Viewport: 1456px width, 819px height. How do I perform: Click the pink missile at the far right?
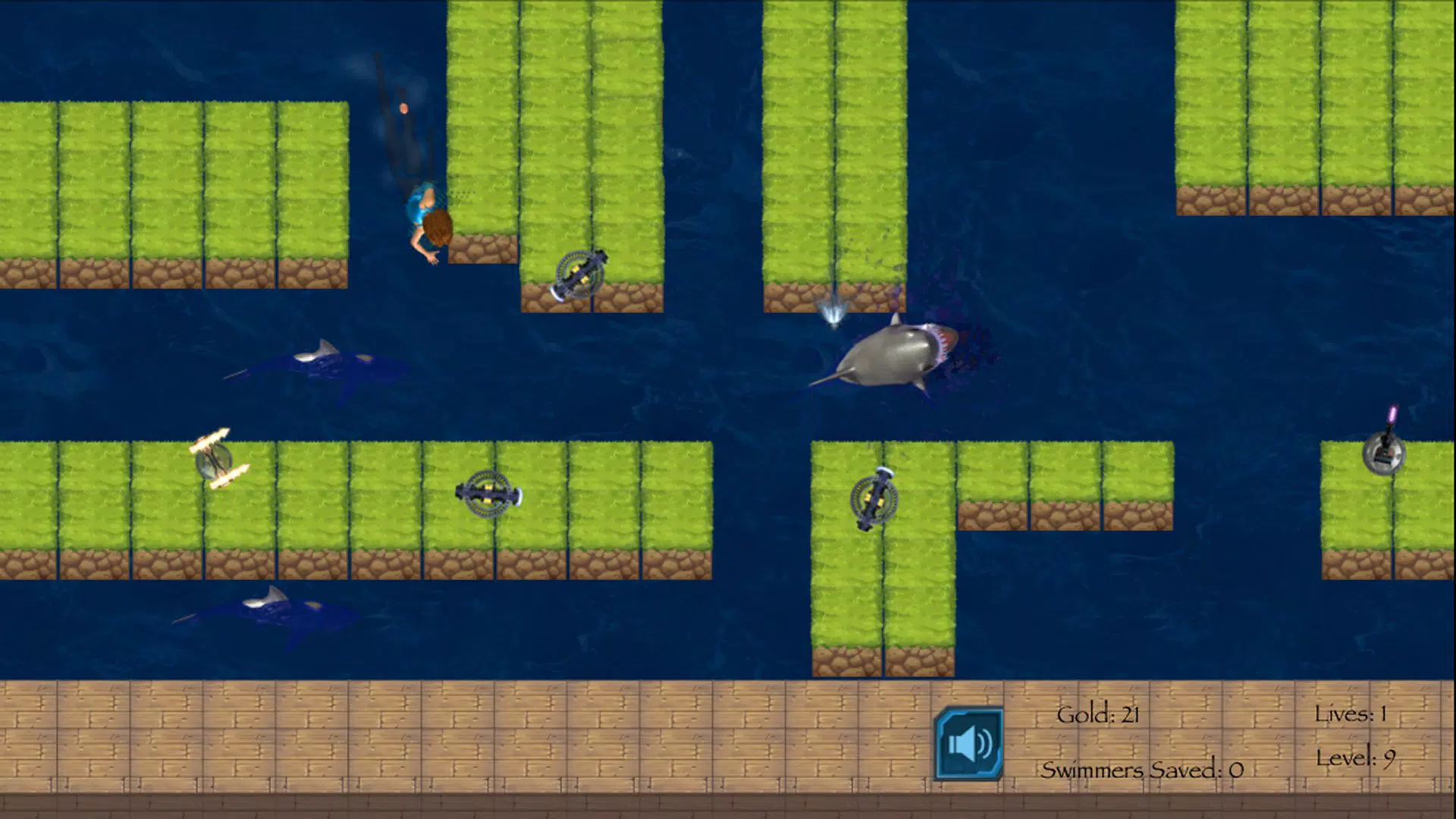coord(1392,413)
